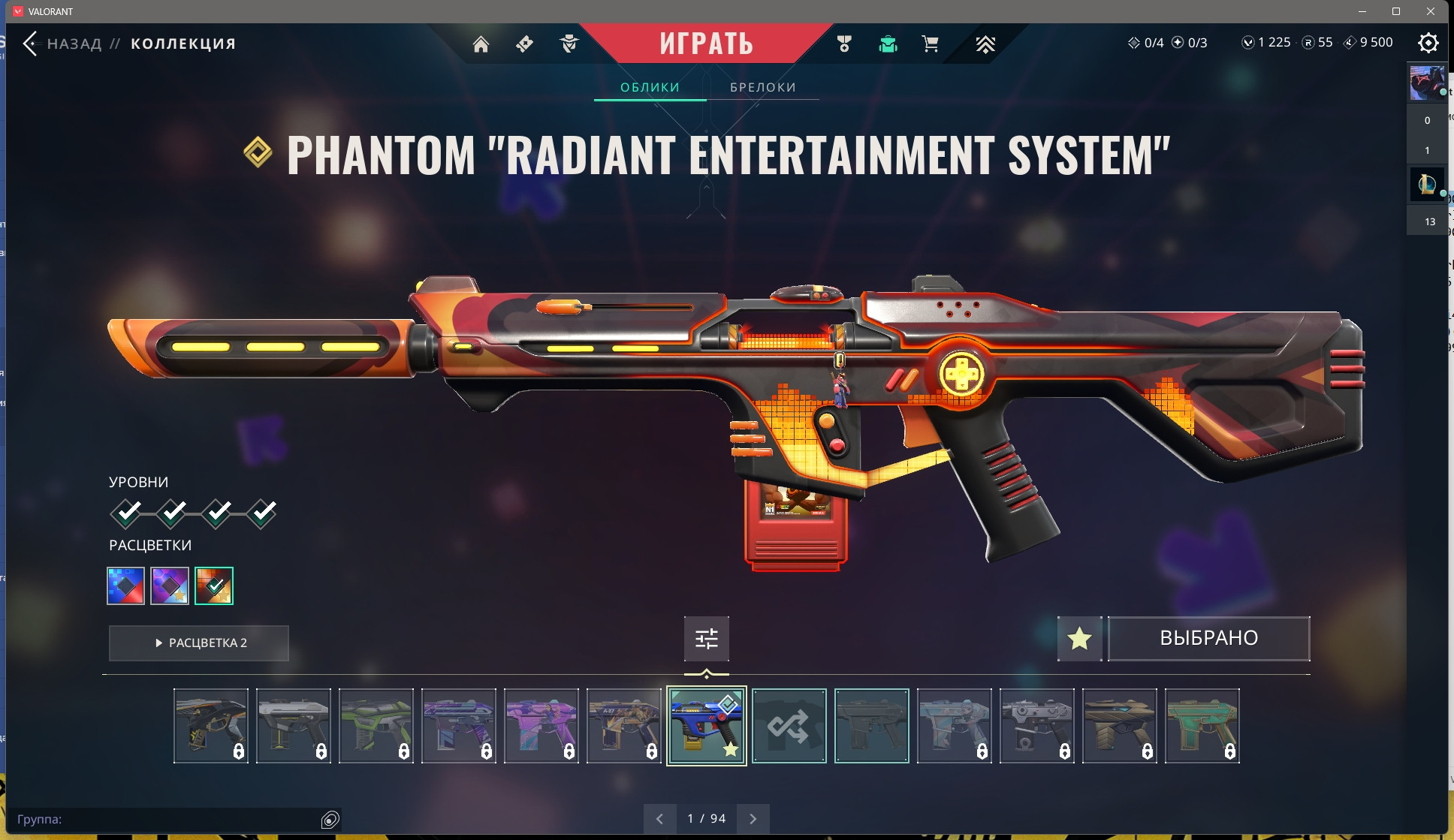Go back using the НАЗАД arrow
1454x840 pixels.
click(x=30, y=44)
